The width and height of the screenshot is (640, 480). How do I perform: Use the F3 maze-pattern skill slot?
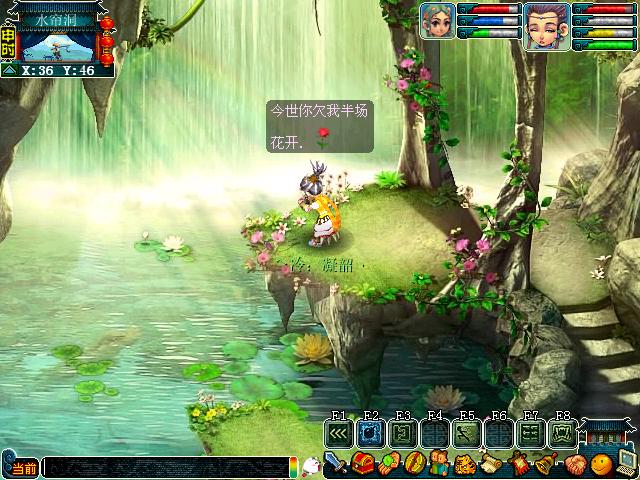pos(403,434)
